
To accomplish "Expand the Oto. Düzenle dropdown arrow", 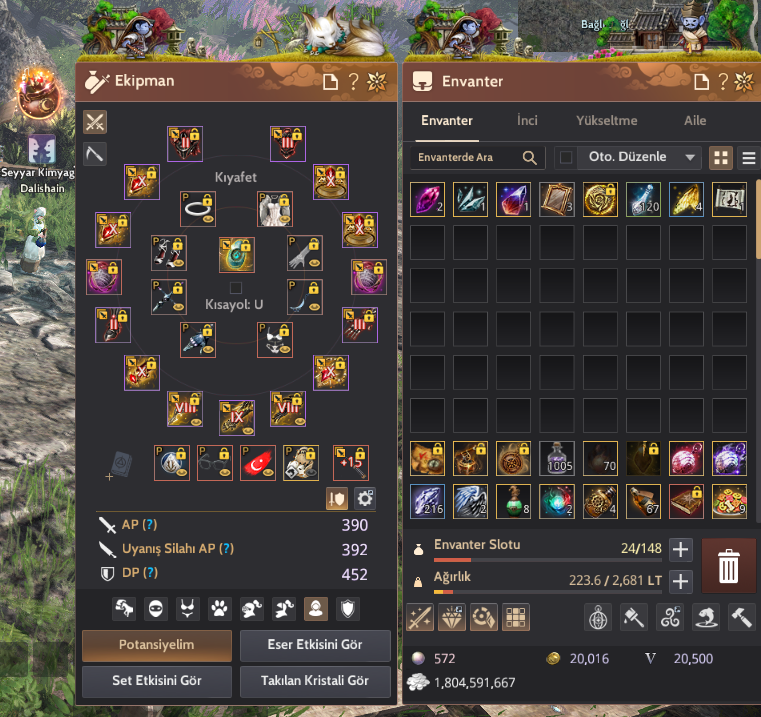I will (x=689, y=157).
